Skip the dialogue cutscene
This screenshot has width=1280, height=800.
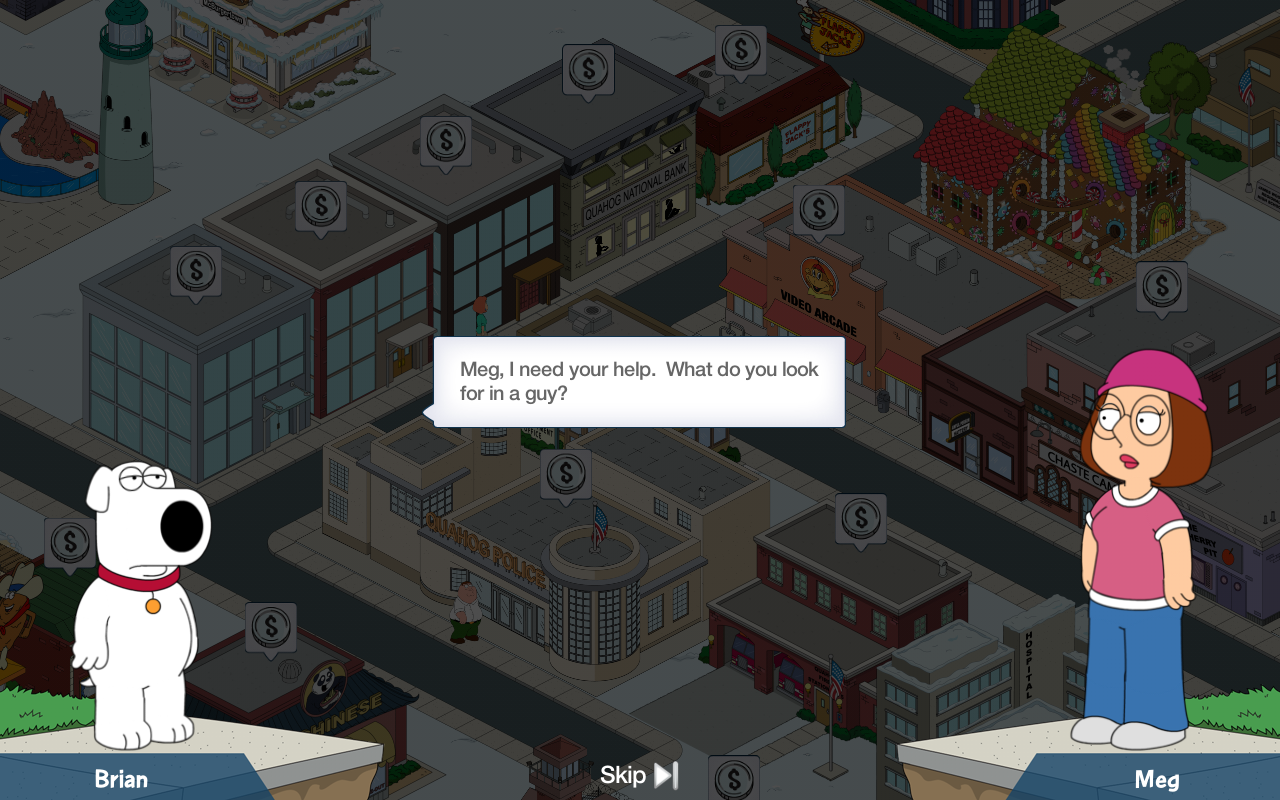point(640,775)
